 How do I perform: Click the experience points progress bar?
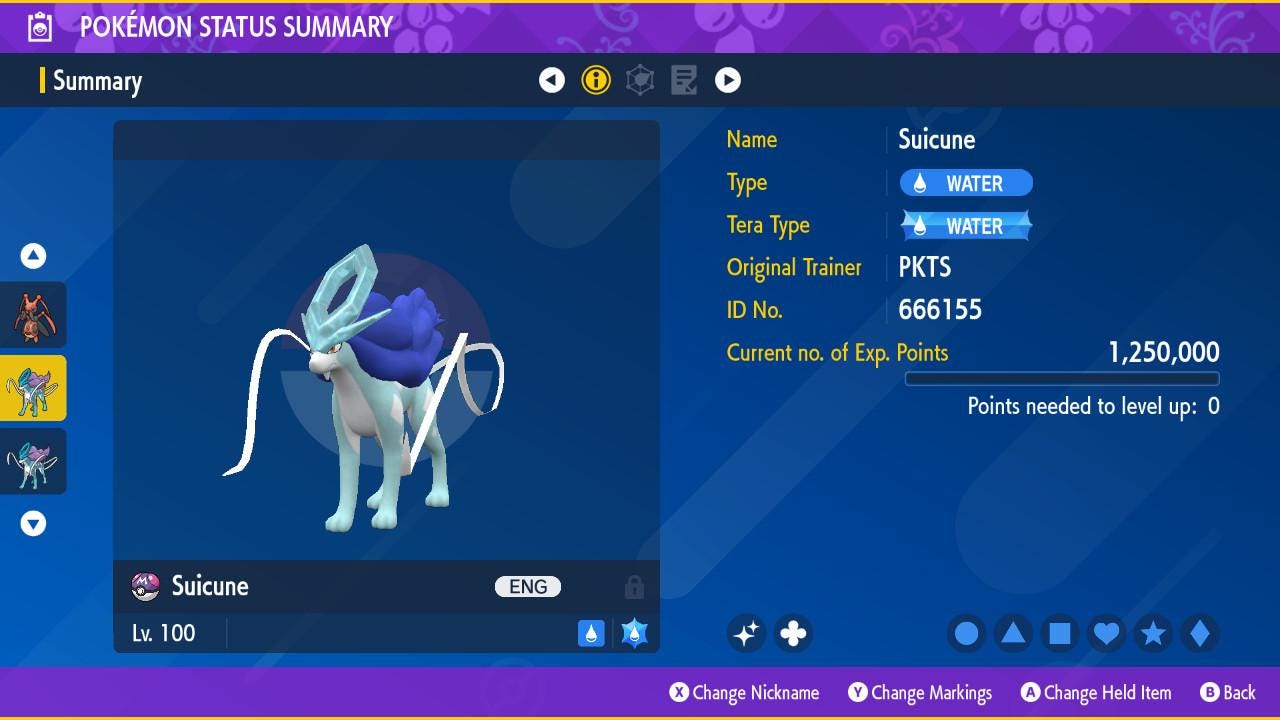click(1062, 379)
